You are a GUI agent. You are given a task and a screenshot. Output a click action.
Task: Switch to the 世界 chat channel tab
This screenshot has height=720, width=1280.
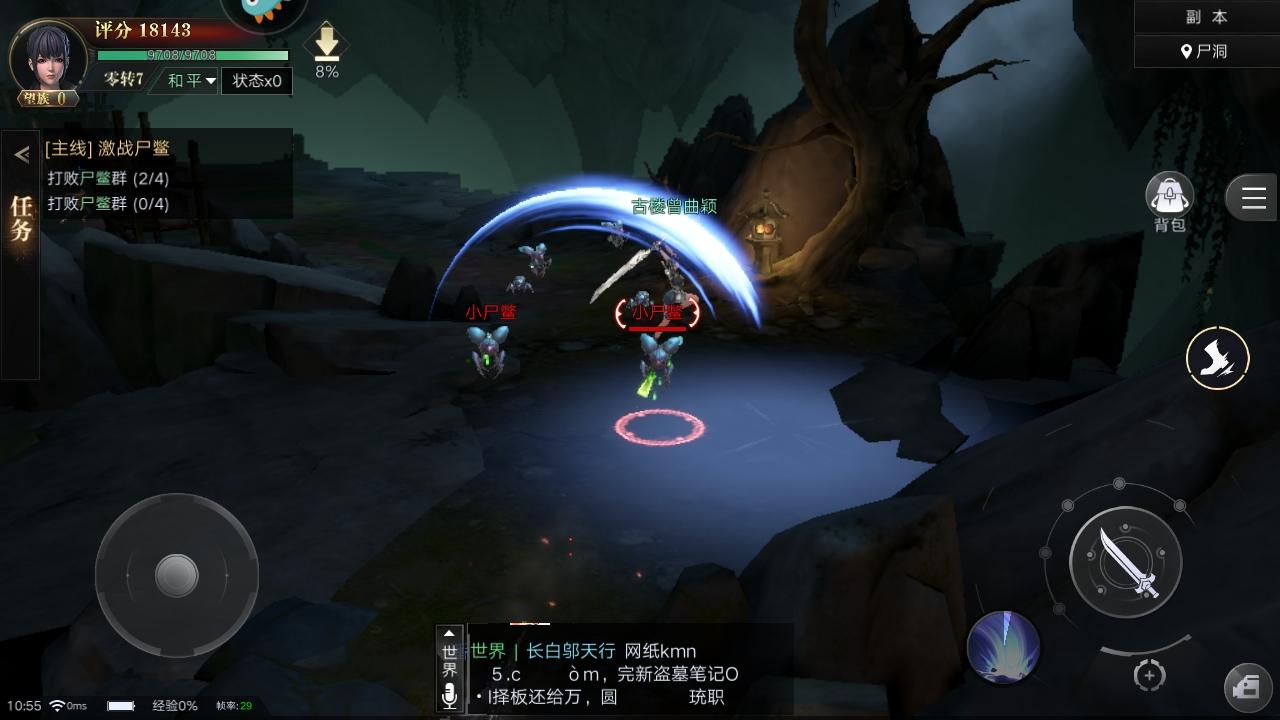[447, 660]
